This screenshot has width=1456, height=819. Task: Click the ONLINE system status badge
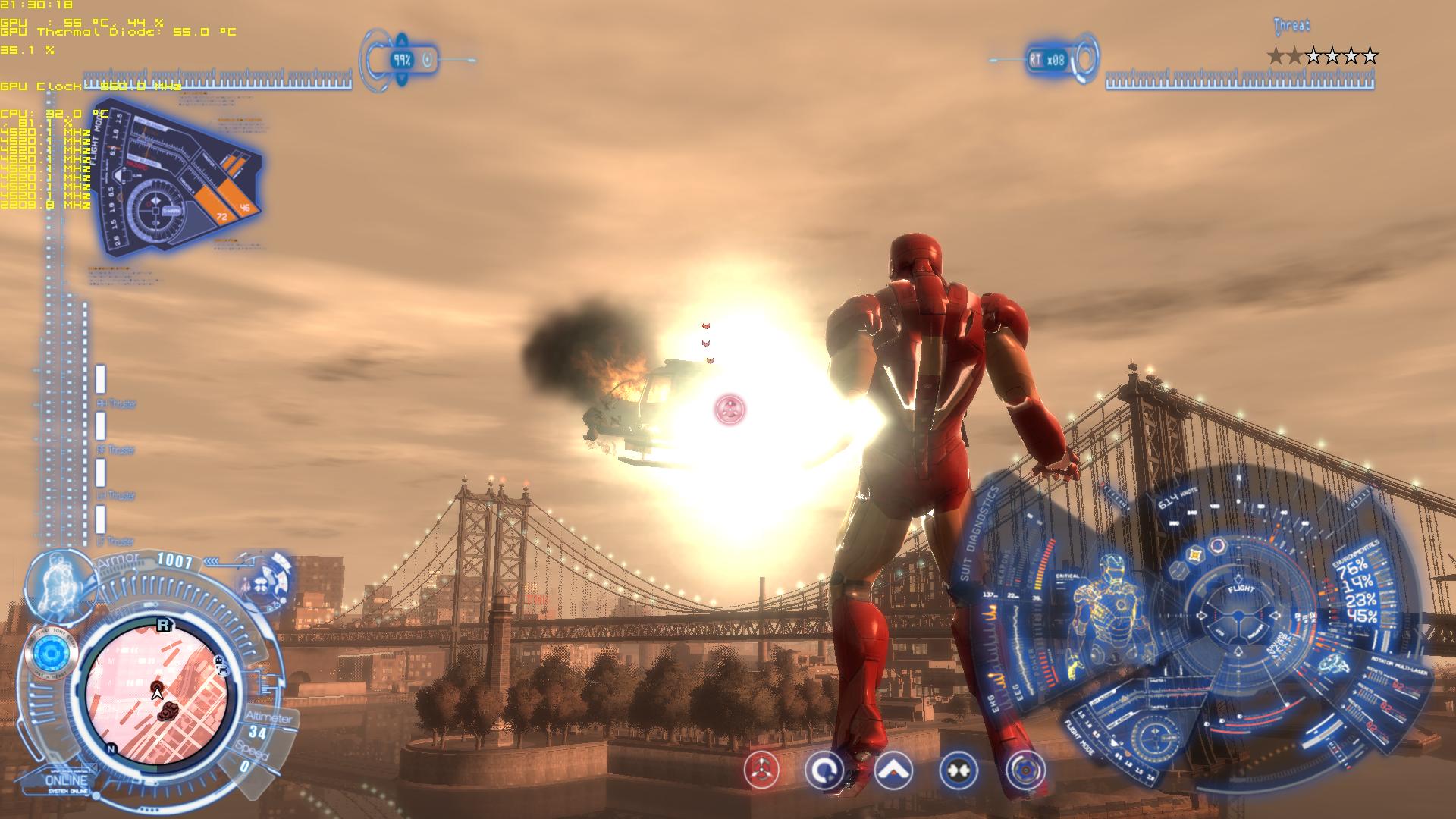point(67,782)
